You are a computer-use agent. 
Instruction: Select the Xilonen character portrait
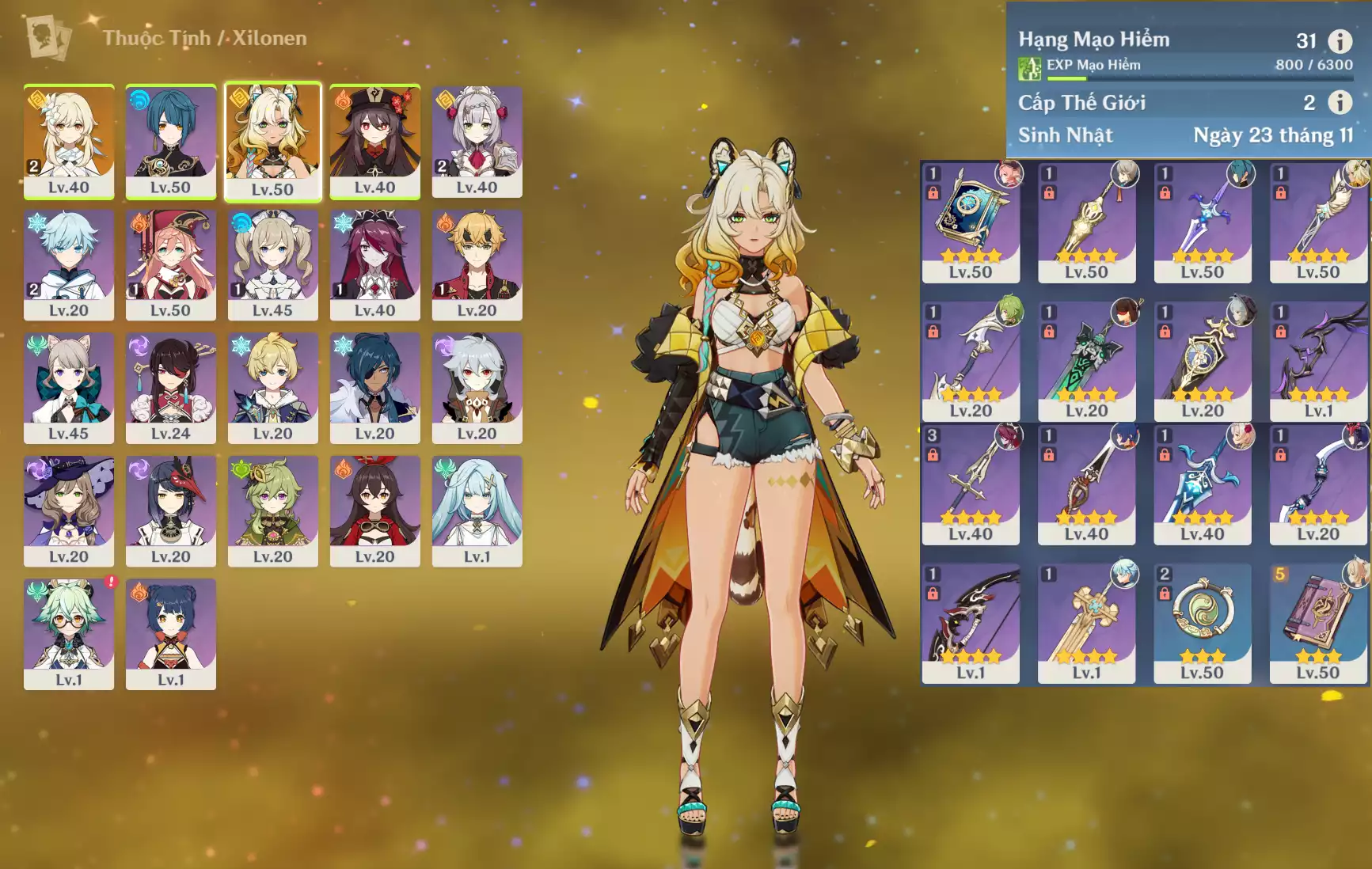272,141
